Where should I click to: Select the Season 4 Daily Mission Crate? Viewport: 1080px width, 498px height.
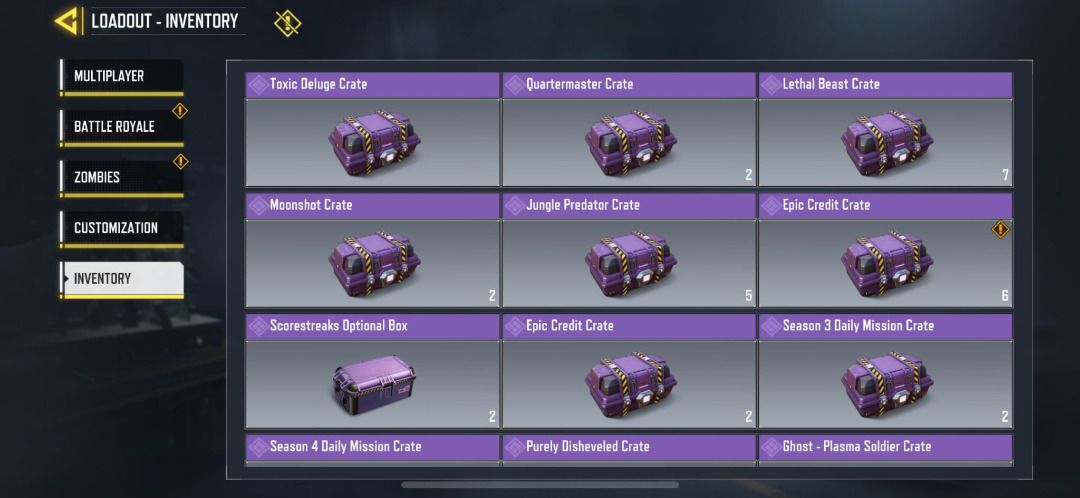tap(372, 448)
